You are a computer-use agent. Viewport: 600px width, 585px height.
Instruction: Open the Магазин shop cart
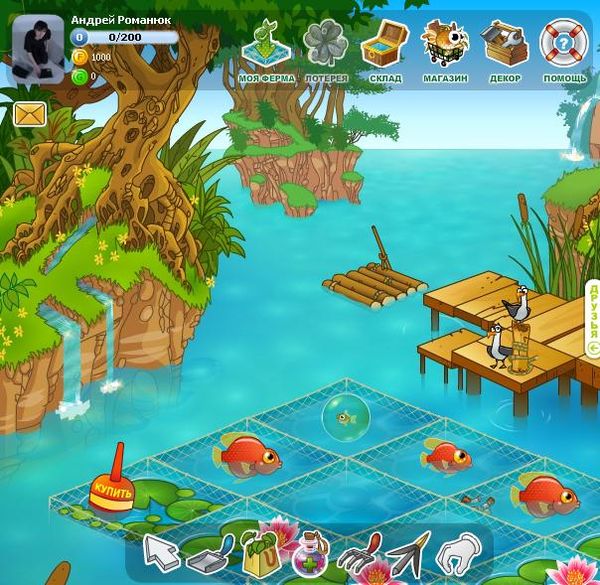pos(445,50)
